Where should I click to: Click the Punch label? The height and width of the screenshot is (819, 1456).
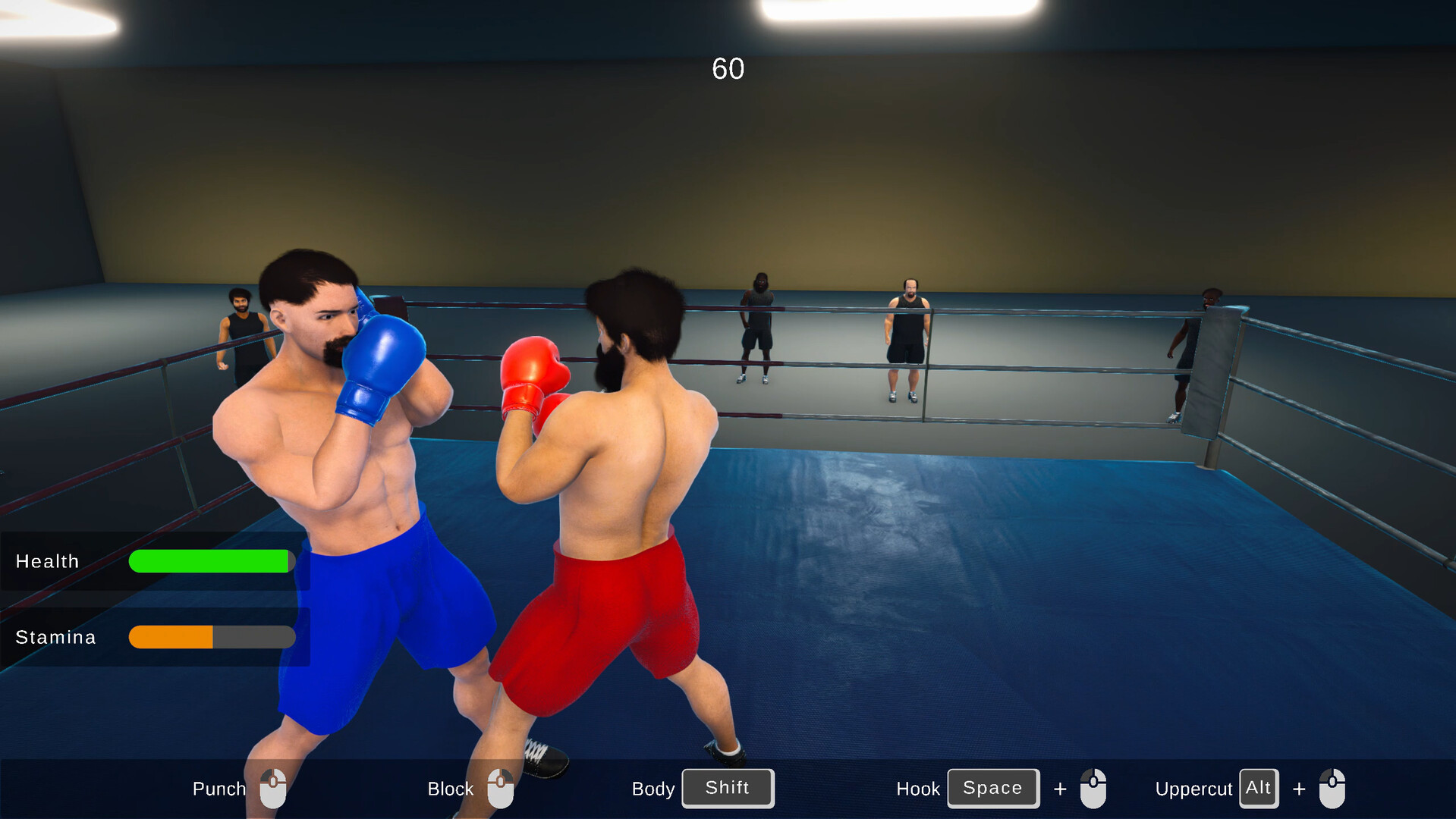tap(219, 789)
